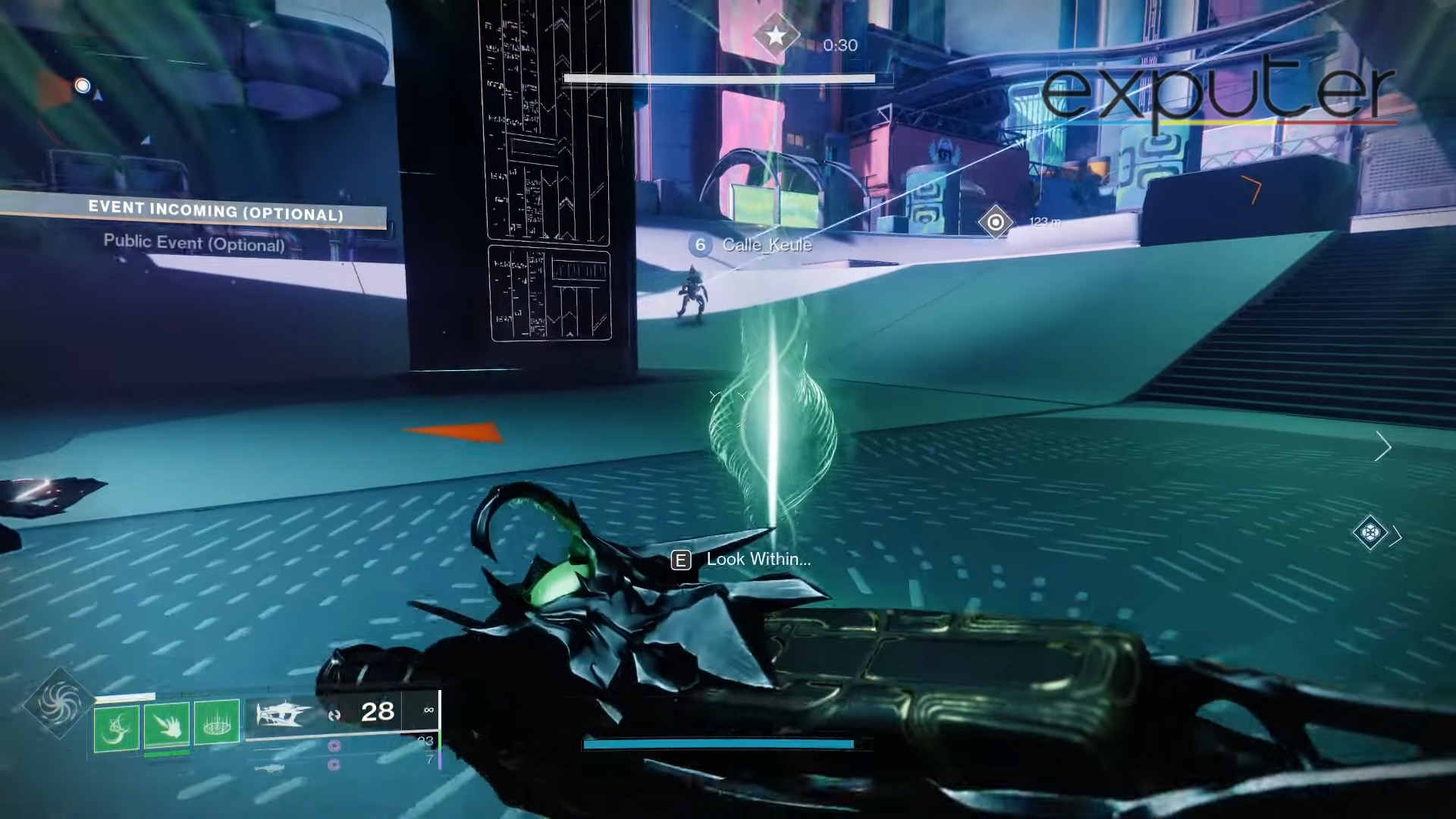The image size is (1456, 819).
Task: Click the waypoint diamond showing 123 m
Action: tap(996, 222)
